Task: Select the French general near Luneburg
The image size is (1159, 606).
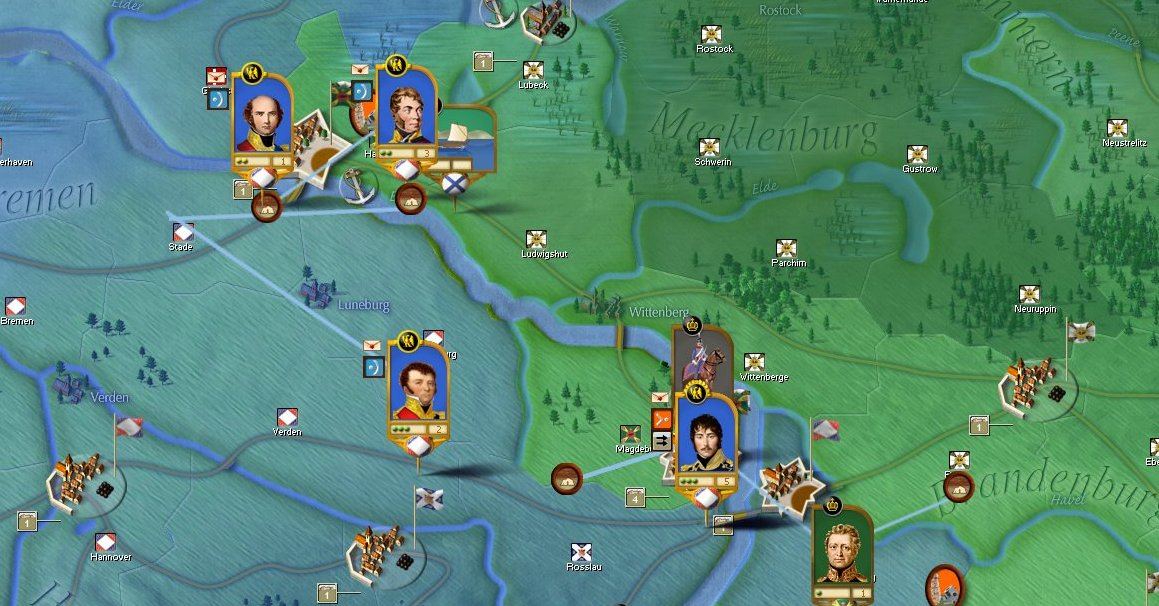Action: pos(418,387)
